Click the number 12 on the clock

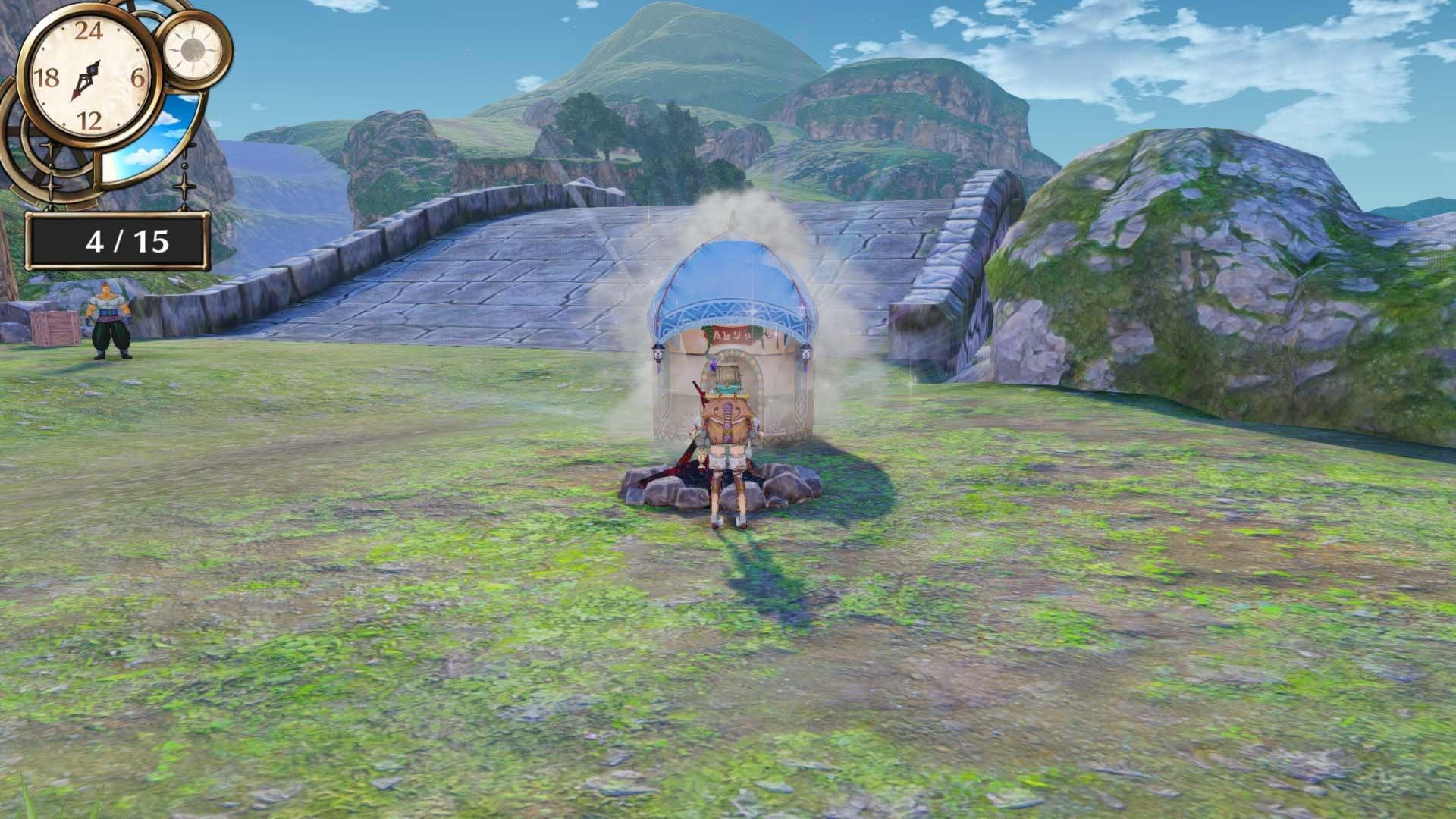tap(91, 119)
